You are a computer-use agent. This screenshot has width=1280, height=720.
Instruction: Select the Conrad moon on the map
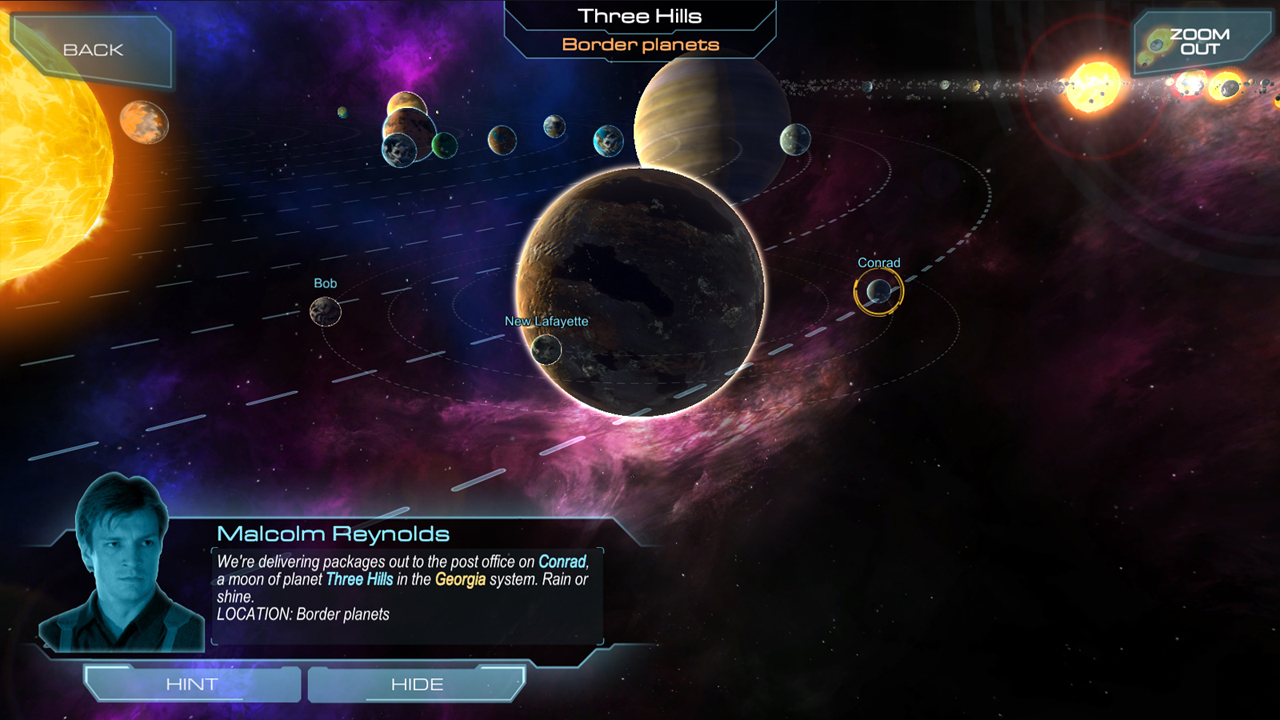click(x=878, y=292)
